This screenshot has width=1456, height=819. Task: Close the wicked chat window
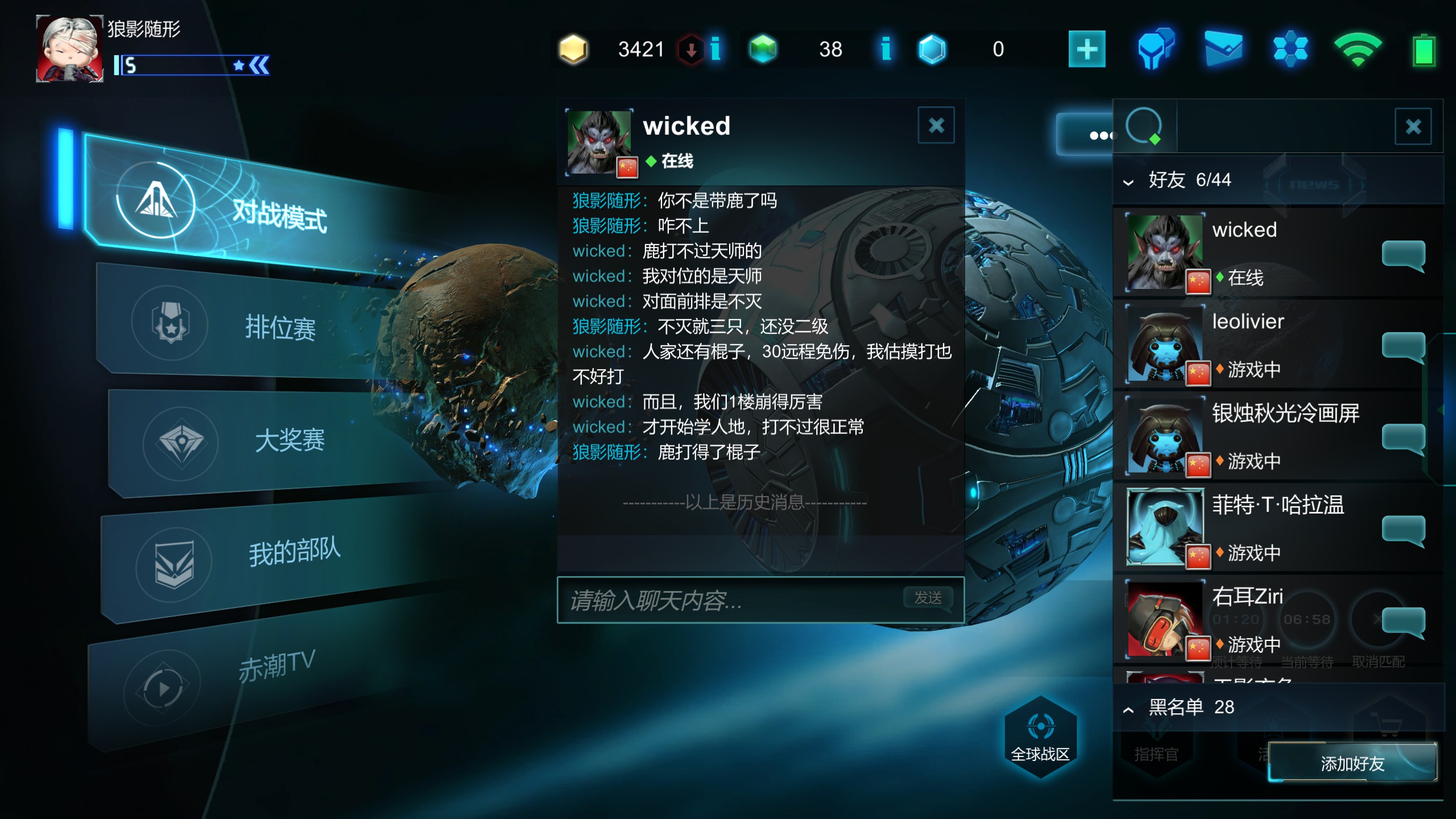(x=936, y=125)
